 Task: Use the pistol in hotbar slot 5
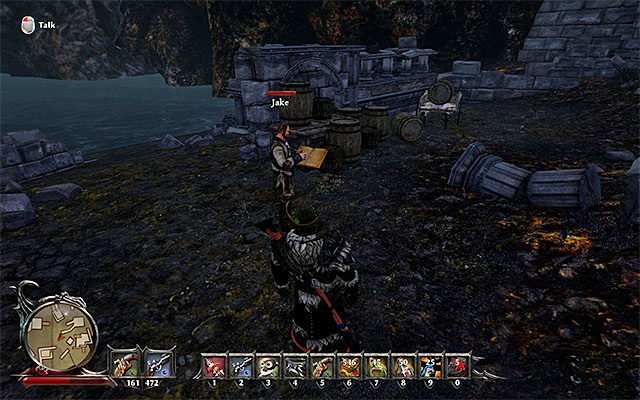click(323, 367)
